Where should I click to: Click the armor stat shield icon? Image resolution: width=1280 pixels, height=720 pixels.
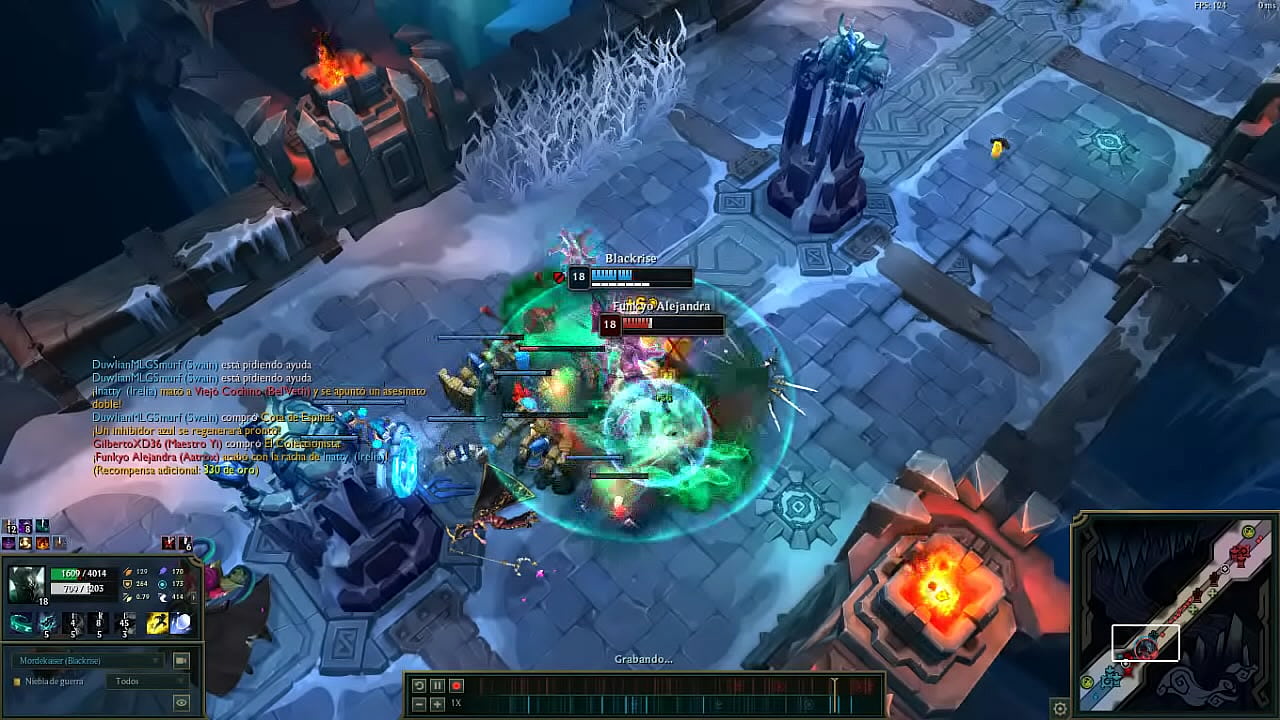127,584
